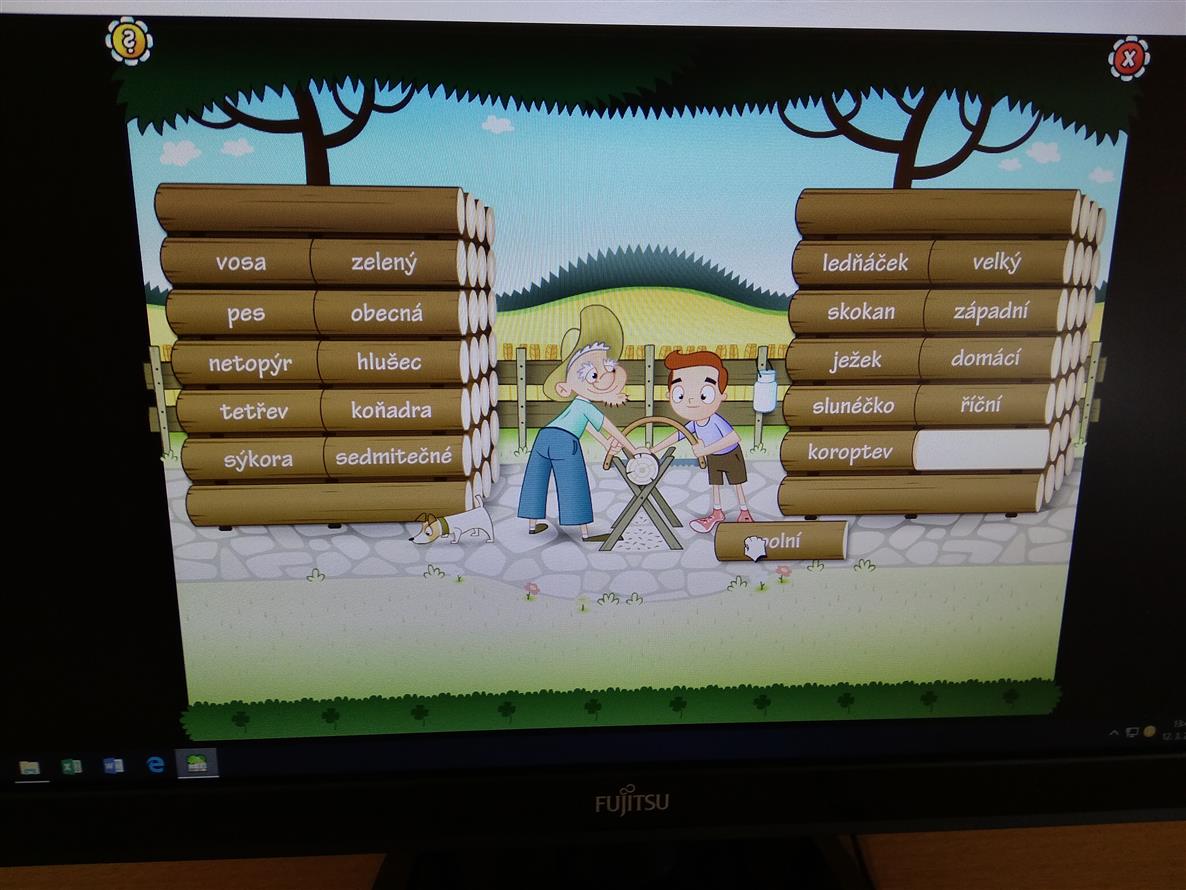1186x890 pixels.
Task: Pick the "obecná" log
Action: [x=387, y=313]
